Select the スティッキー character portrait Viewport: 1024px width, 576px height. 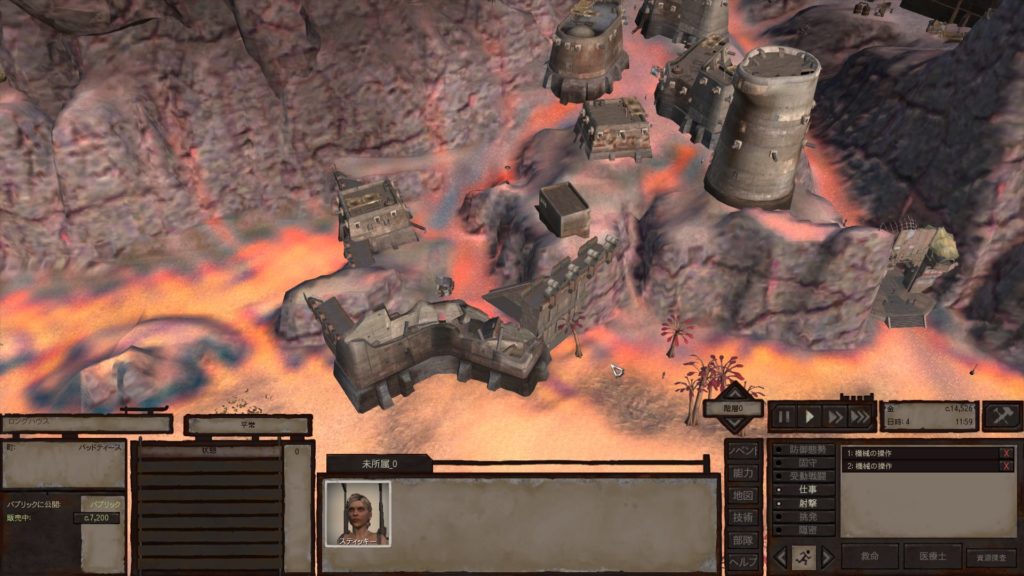[357, 513]
